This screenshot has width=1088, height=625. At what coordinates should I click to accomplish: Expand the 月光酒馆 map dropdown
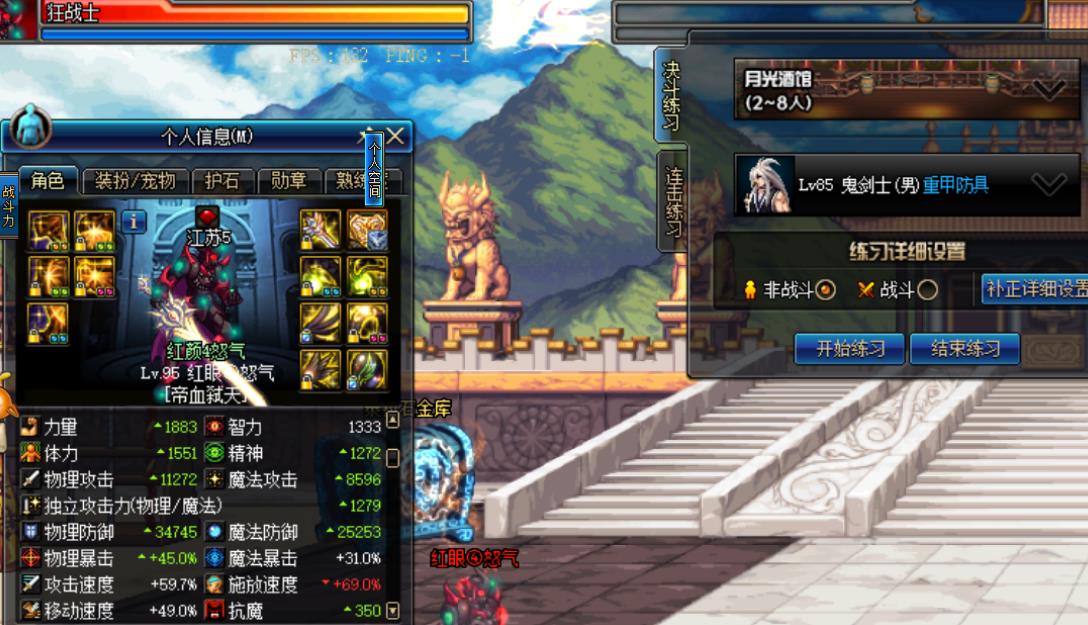click(1049, 90)
